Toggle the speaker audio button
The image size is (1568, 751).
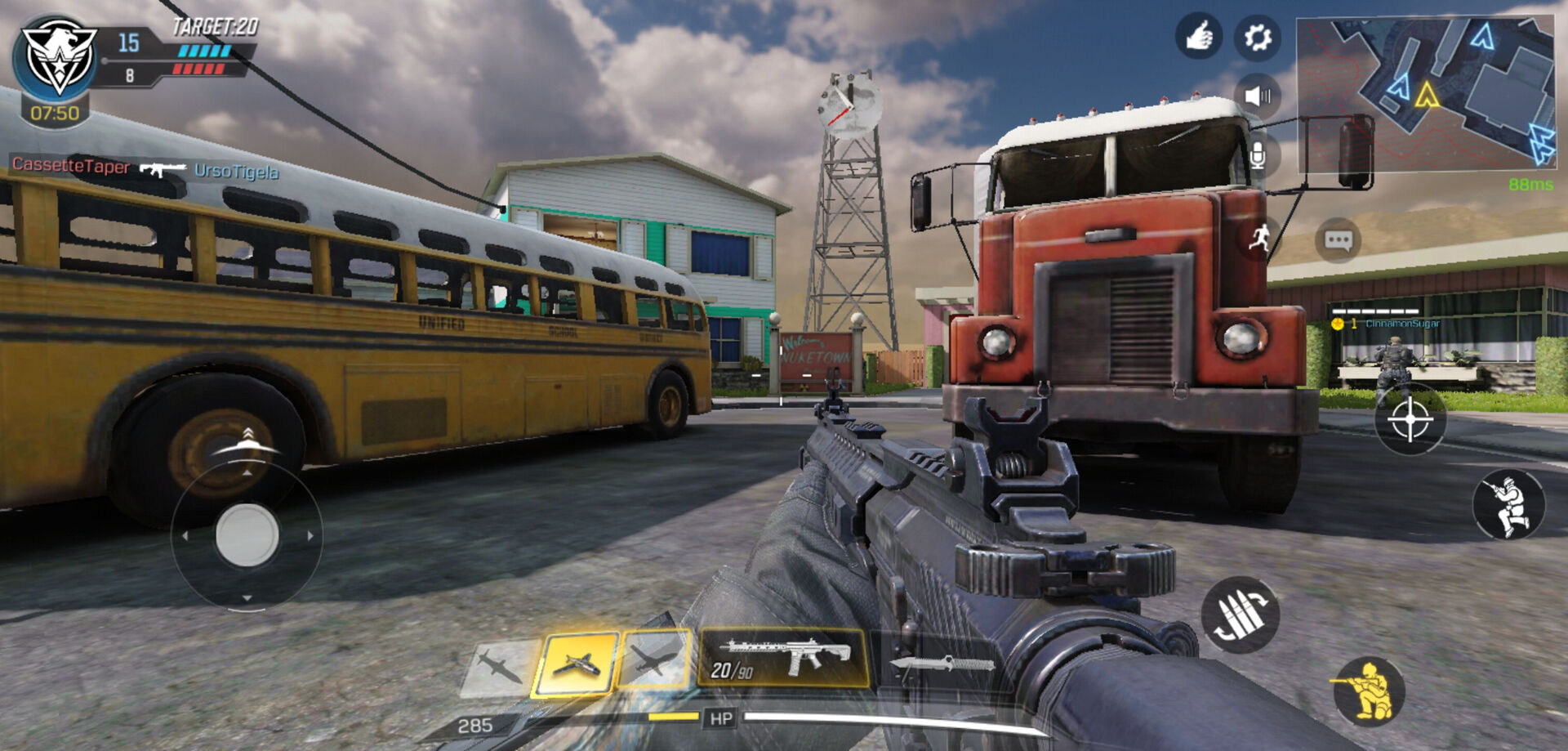(1257, 96)
